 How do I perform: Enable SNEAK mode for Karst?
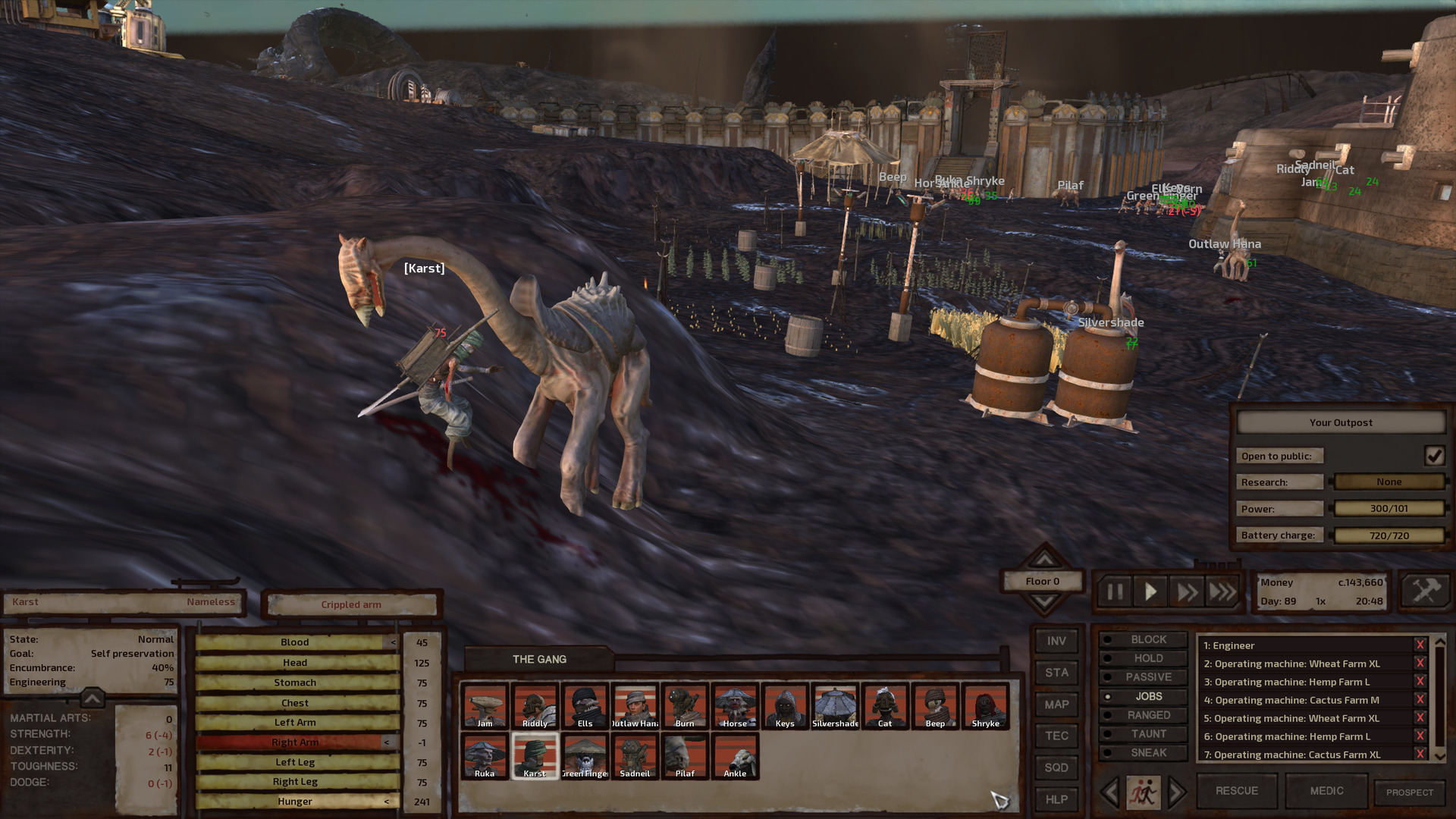click(1143, 752)
